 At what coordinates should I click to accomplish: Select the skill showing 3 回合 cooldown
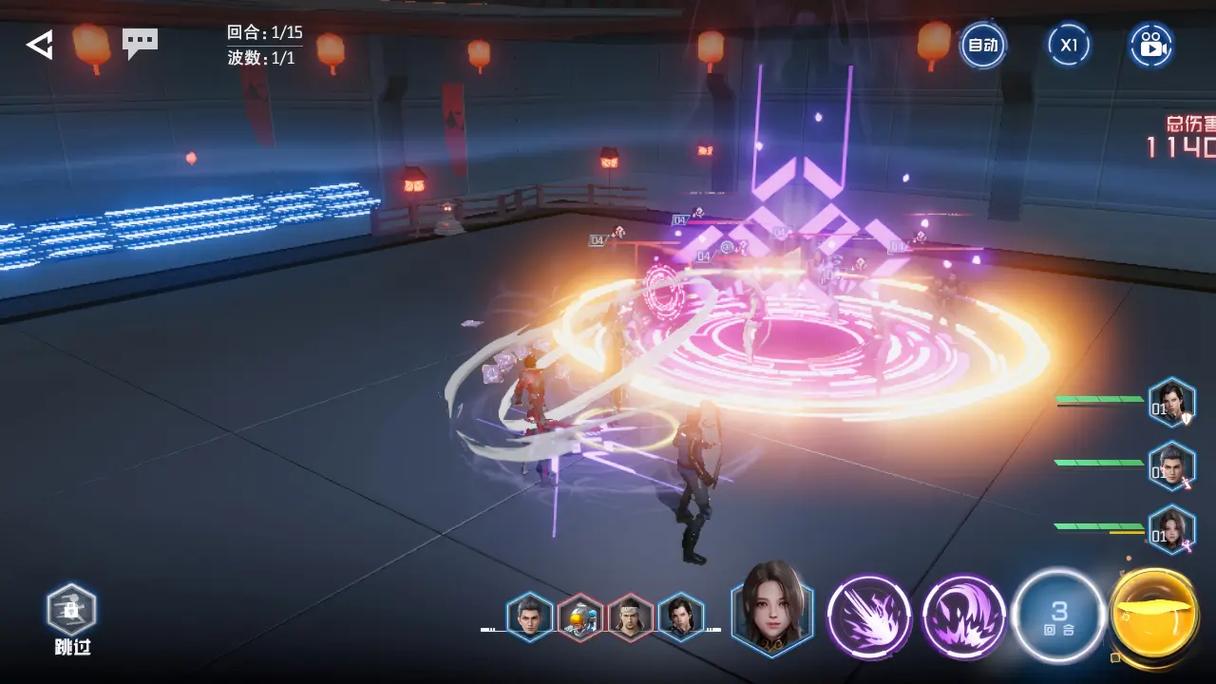tap(1058, 617)
